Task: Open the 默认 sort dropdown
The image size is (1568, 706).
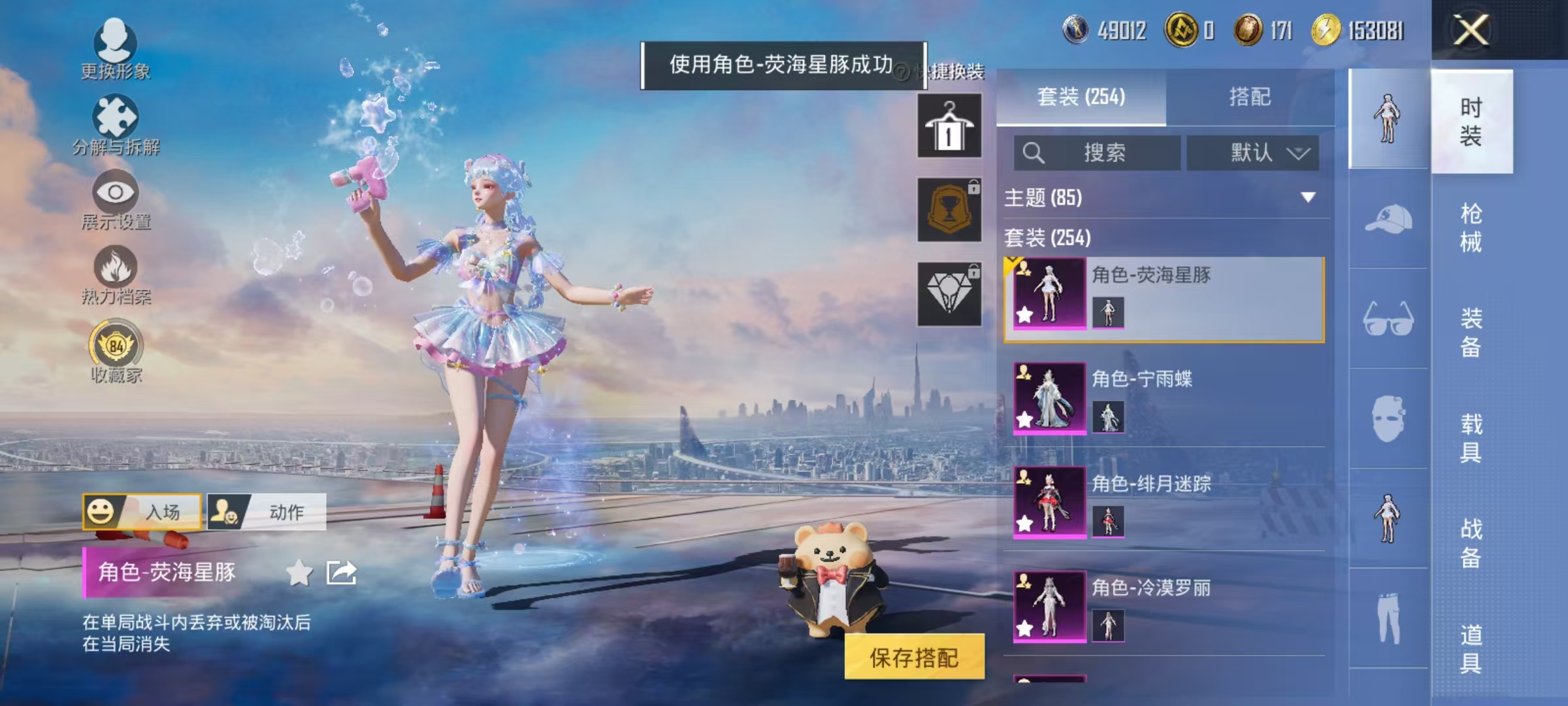Action: click(x=1252, y=153)
